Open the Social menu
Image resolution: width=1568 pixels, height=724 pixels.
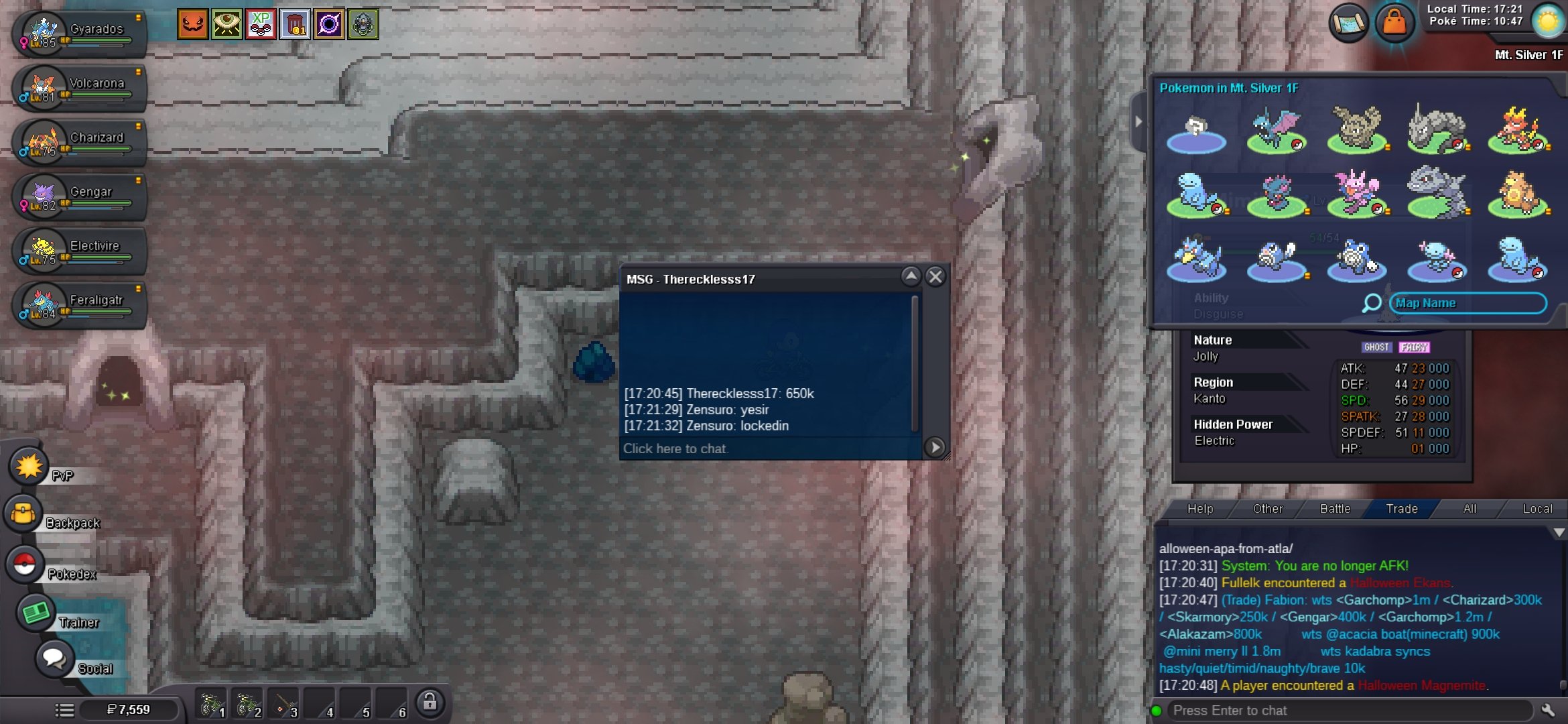pos(54,658)
